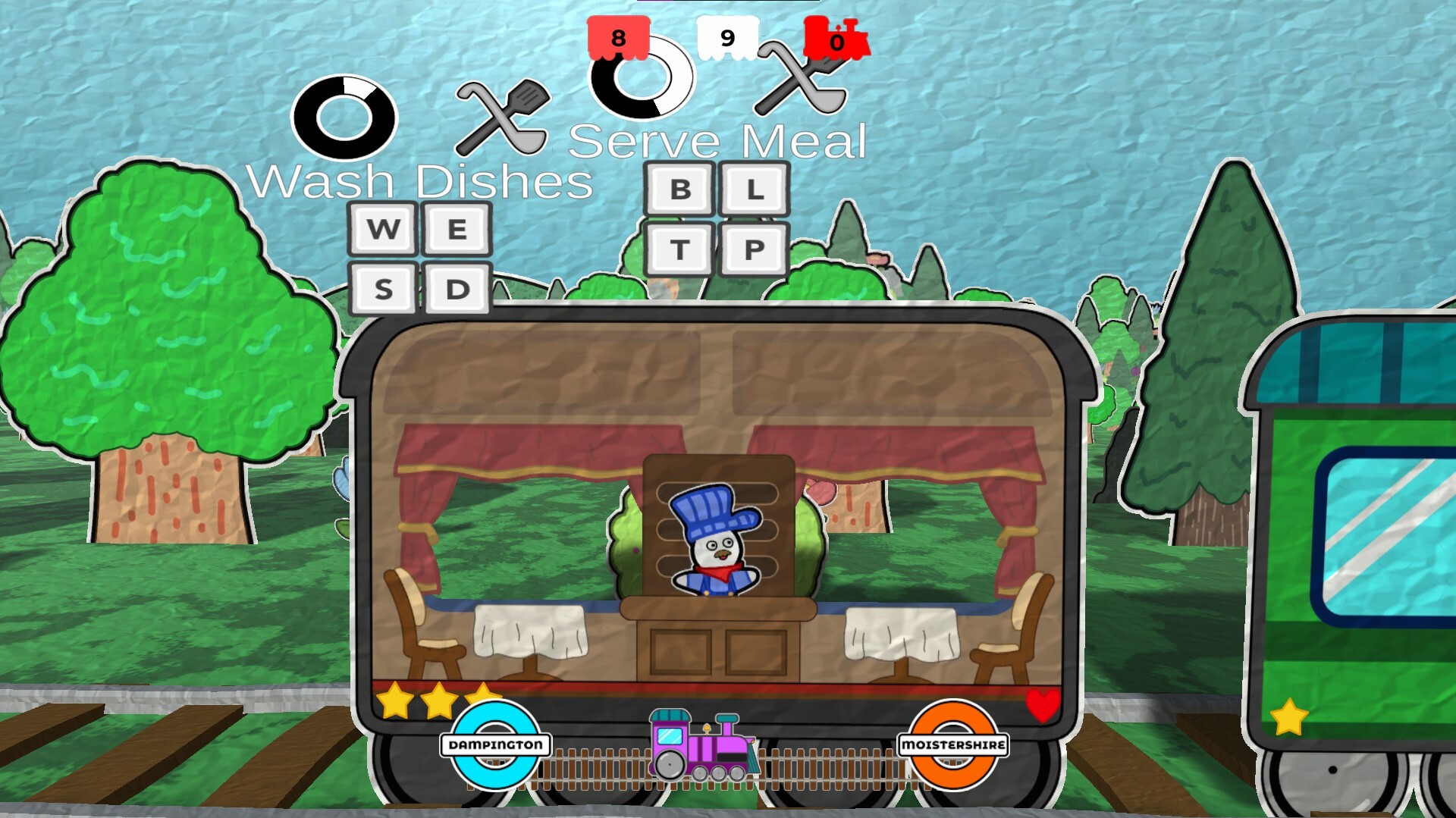This screenshot has height=818, width=1456.
Task: Click the Moistershire station name label
Action: (x=954, y=744)
